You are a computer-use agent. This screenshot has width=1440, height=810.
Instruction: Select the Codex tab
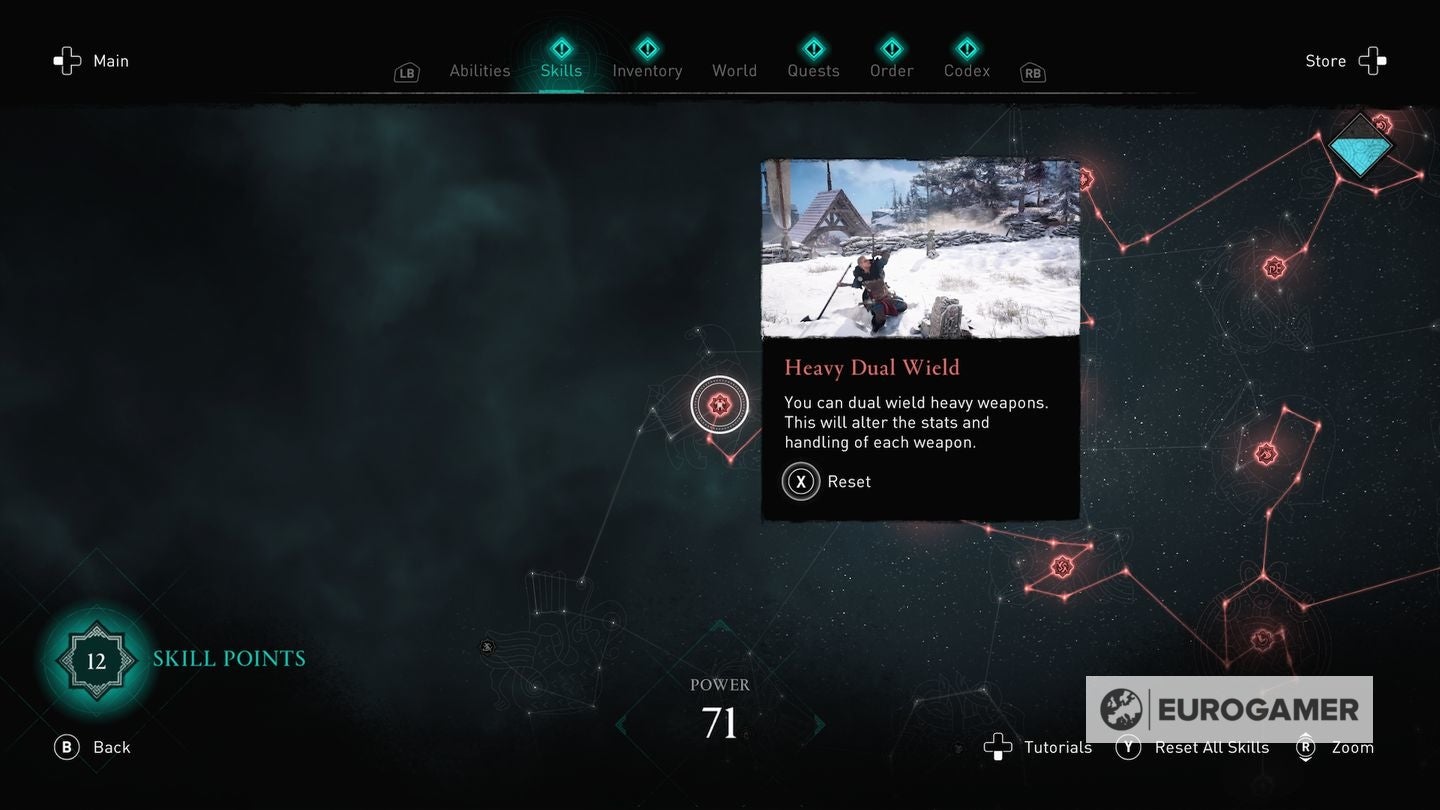(966, 70)
